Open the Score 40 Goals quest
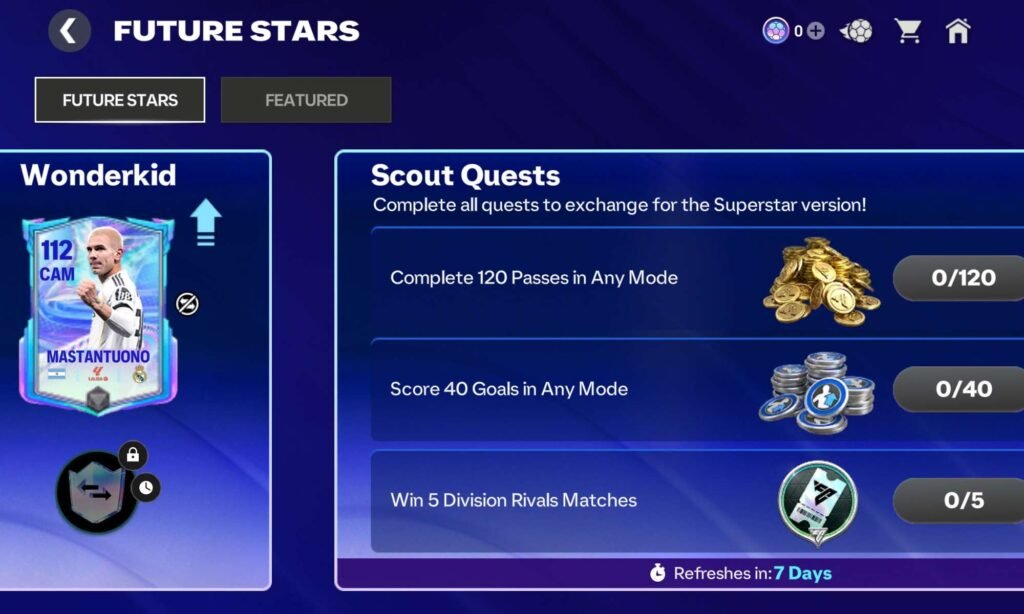 [x=509, y=389]
